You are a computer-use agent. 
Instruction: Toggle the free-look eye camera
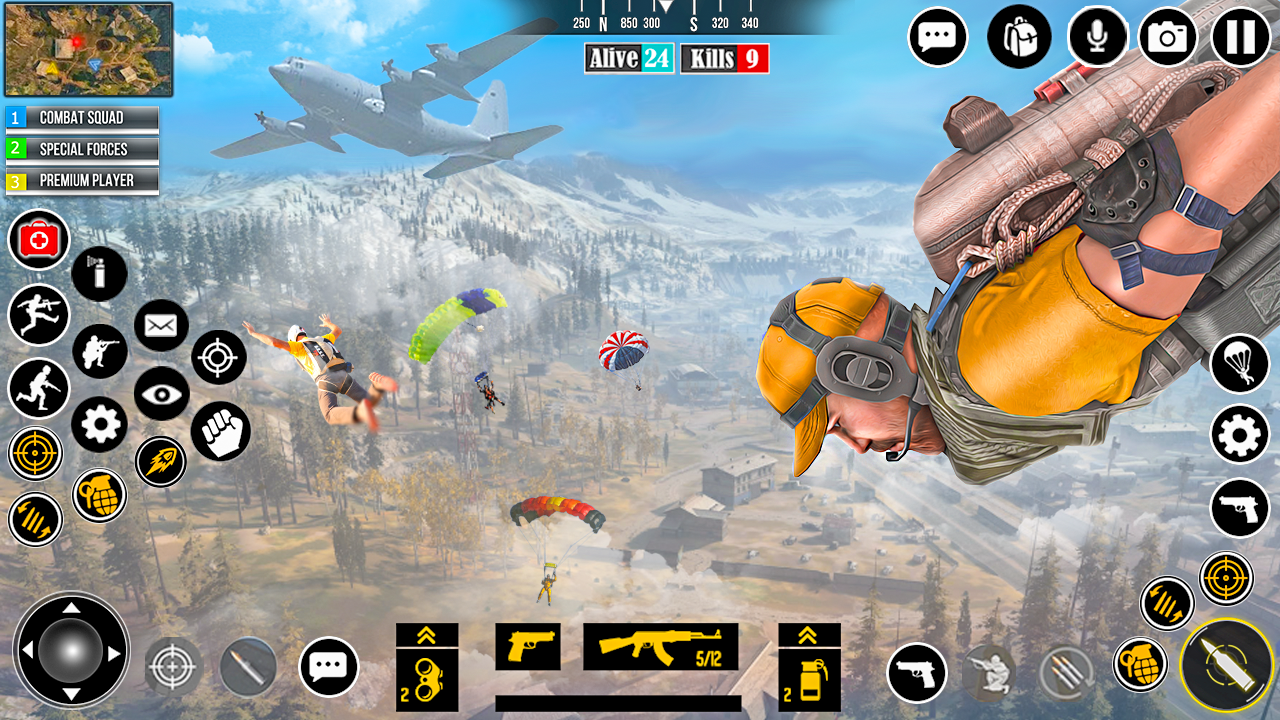point(163,395)
